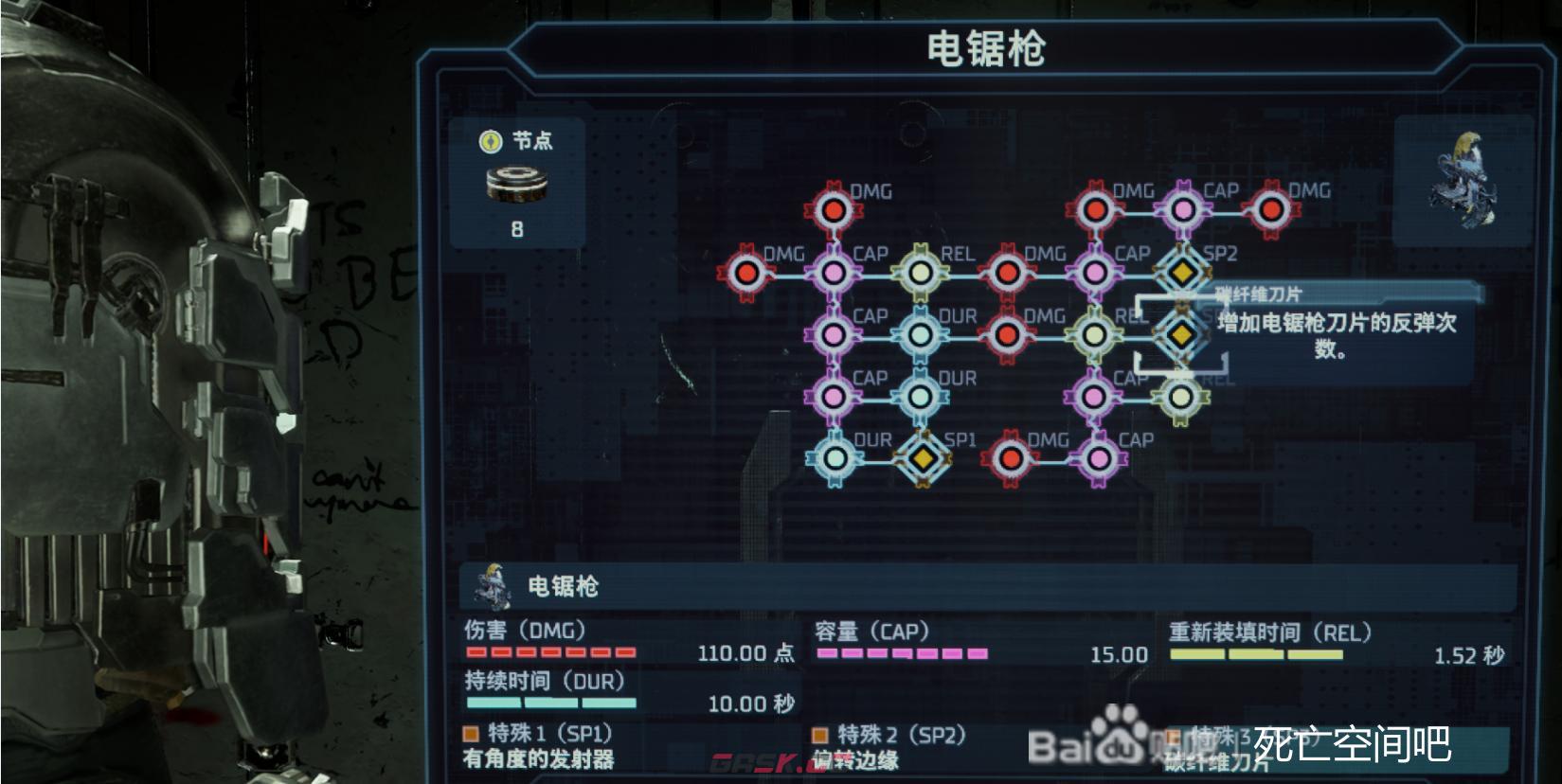1562x784 pixels.
Task: Select the leftmost red DMG node
Action: point(747,272)
